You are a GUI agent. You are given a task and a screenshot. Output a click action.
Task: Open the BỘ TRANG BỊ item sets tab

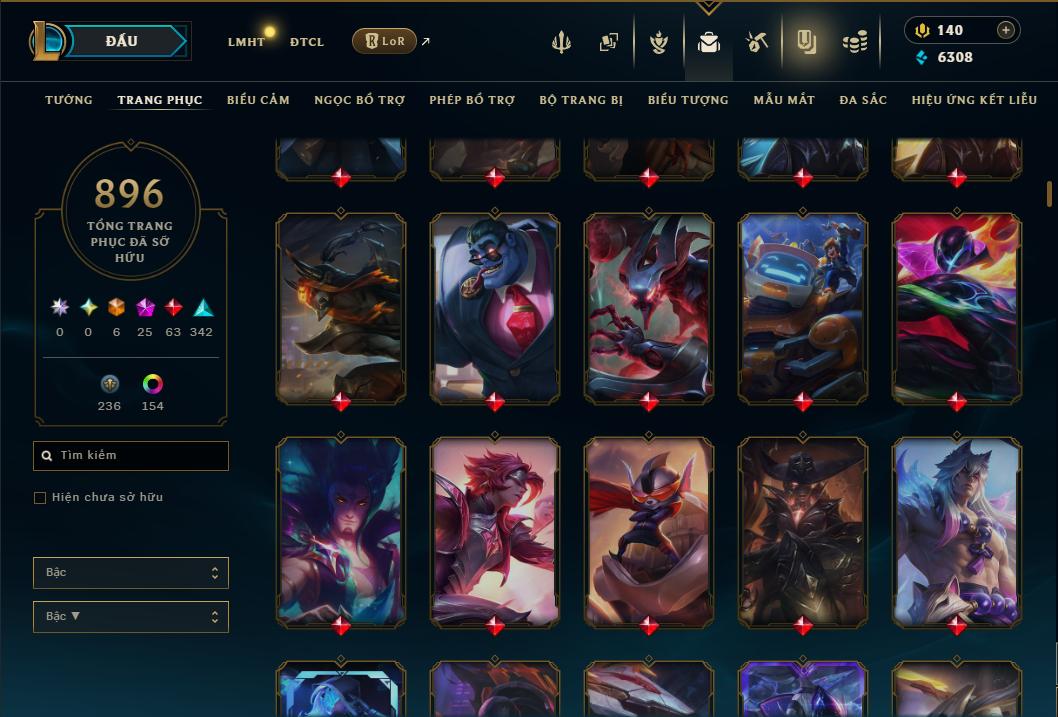[581, 100]
